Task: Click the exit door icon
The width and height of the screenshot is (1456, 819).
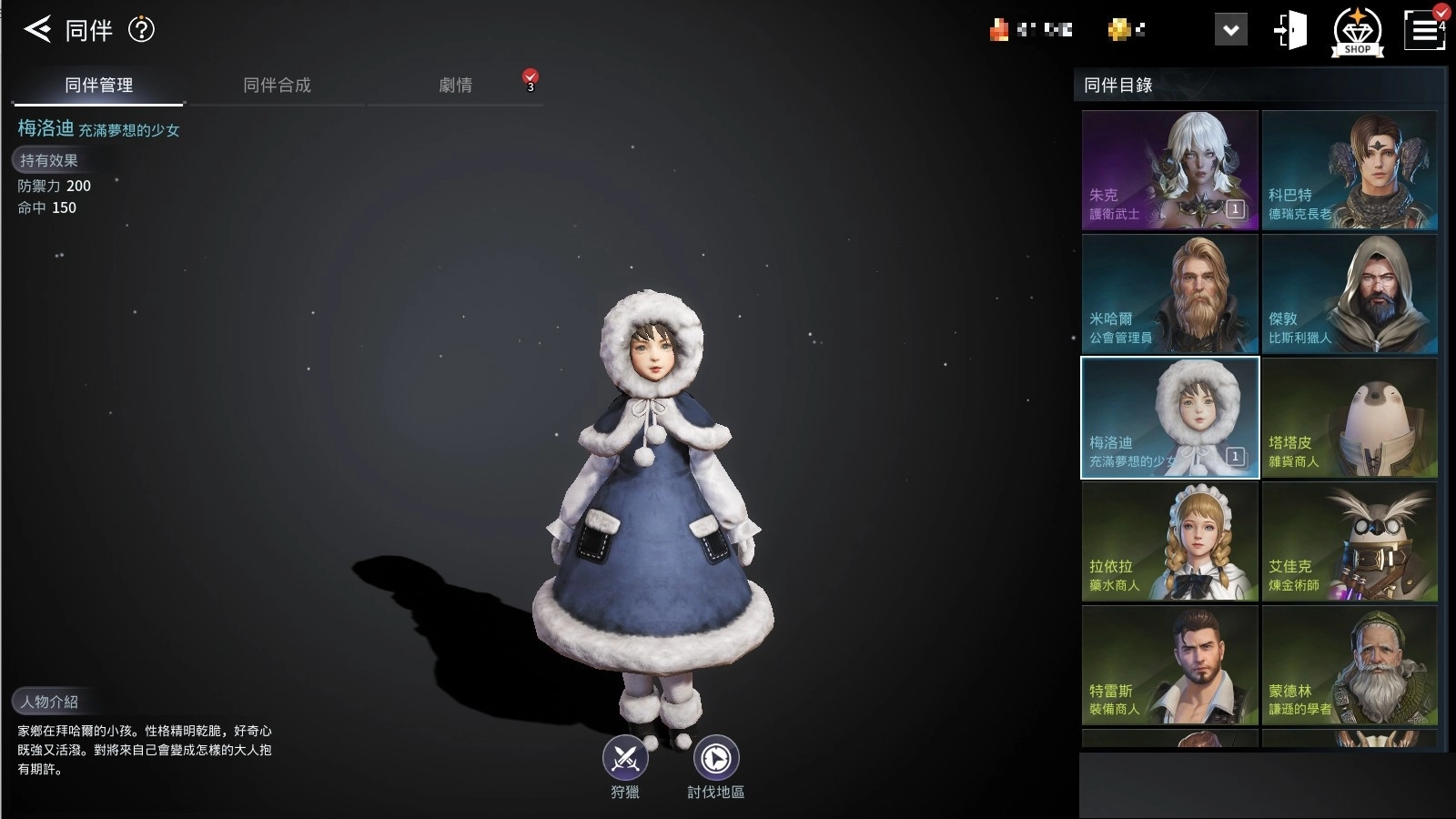Action: 1290,30
